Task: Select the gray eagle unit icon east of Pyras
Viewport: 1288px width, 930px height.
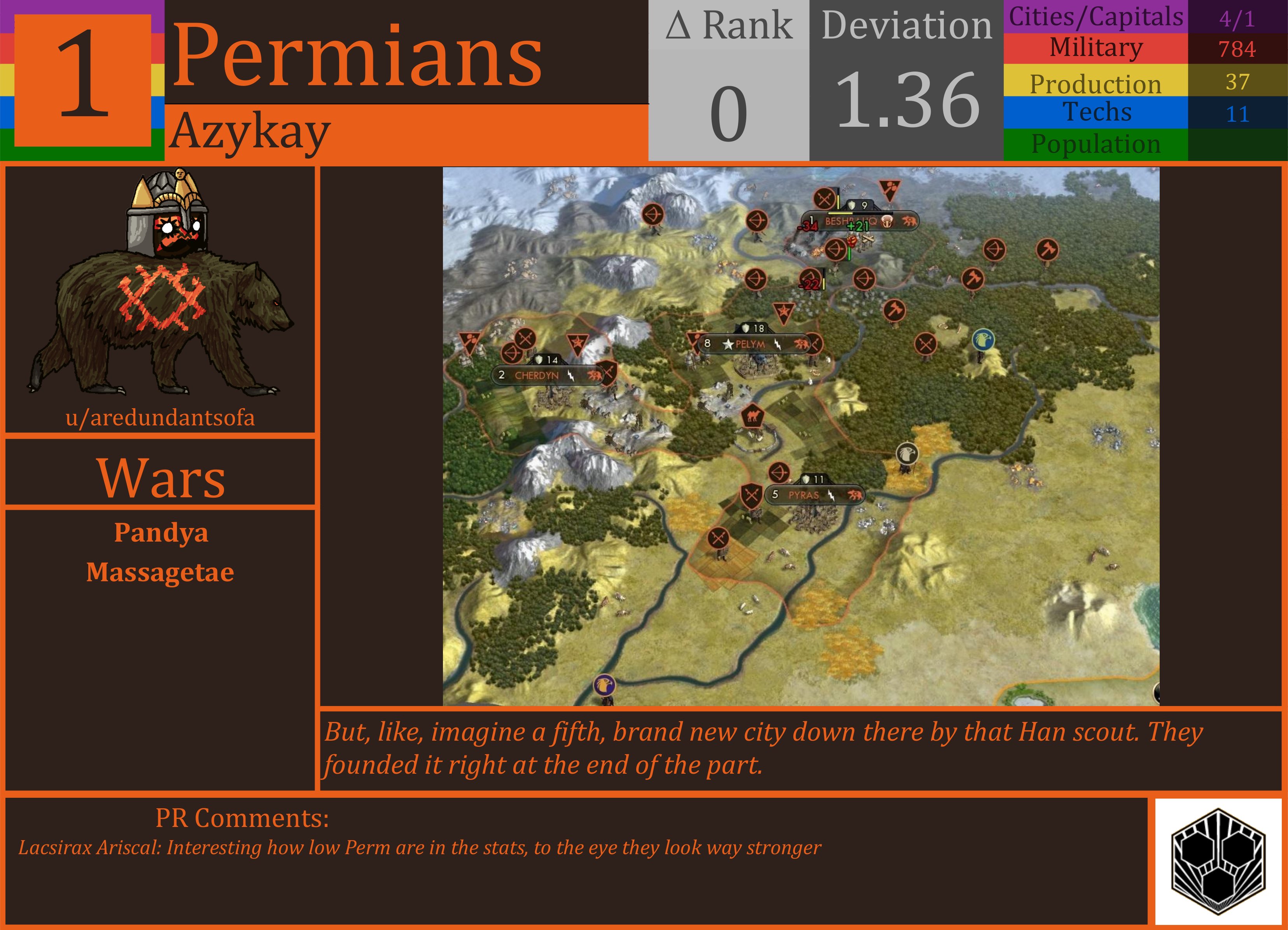Action: [x=907, y=453]
